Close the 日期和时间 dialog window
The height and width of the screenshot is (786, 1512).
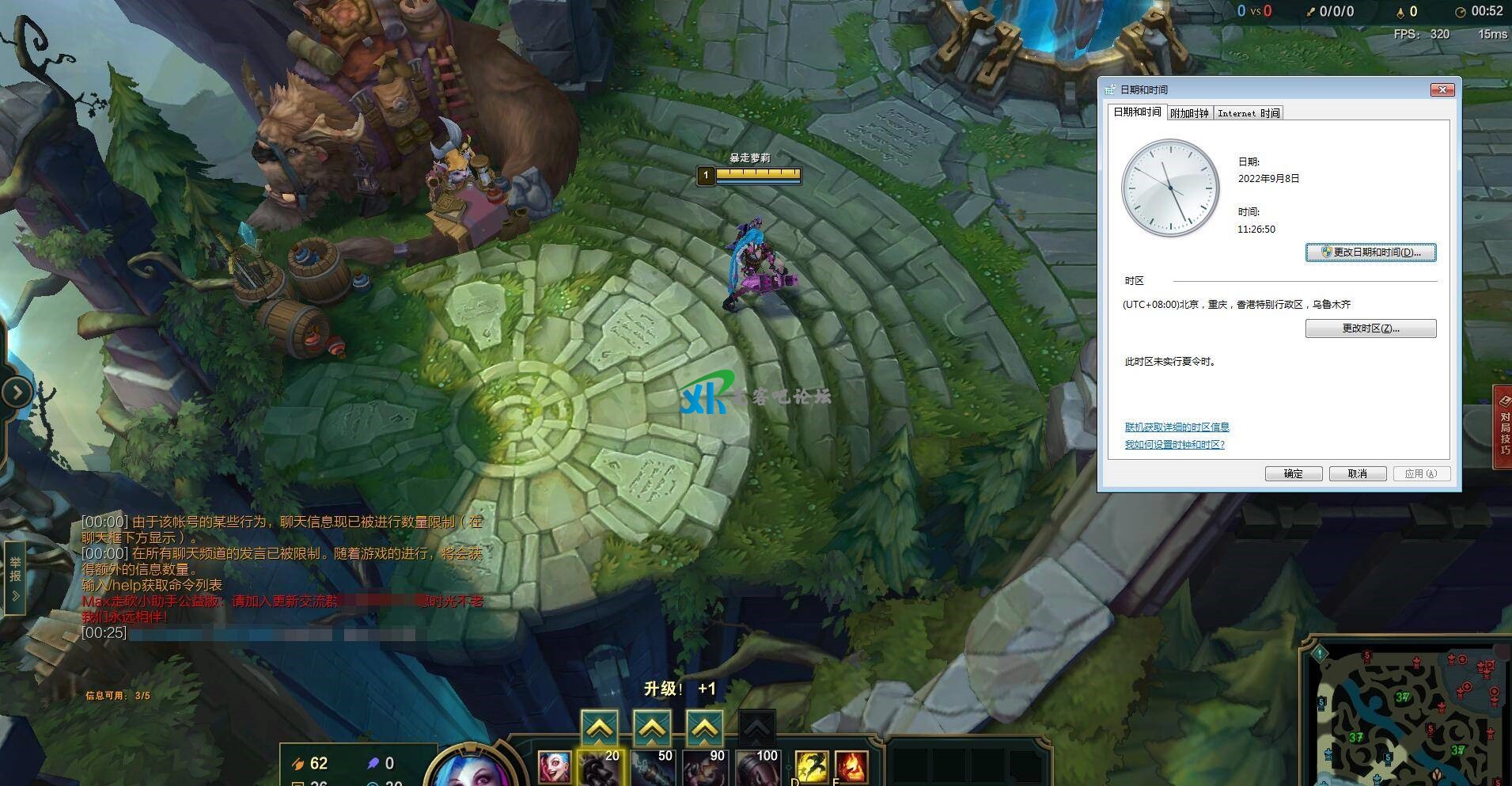[x=1442, y=89]
